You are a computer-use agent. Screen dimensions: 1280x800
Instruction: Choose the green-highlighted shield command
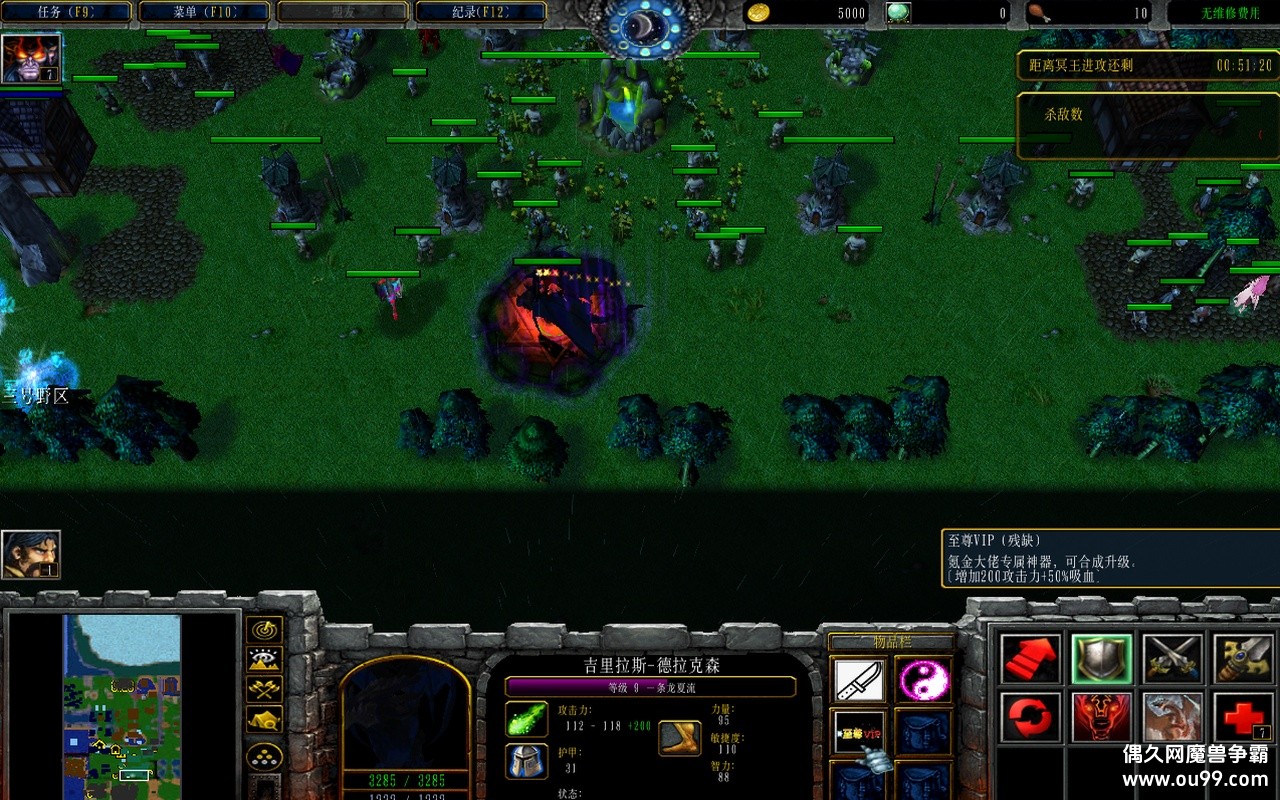pos(1102,659)
